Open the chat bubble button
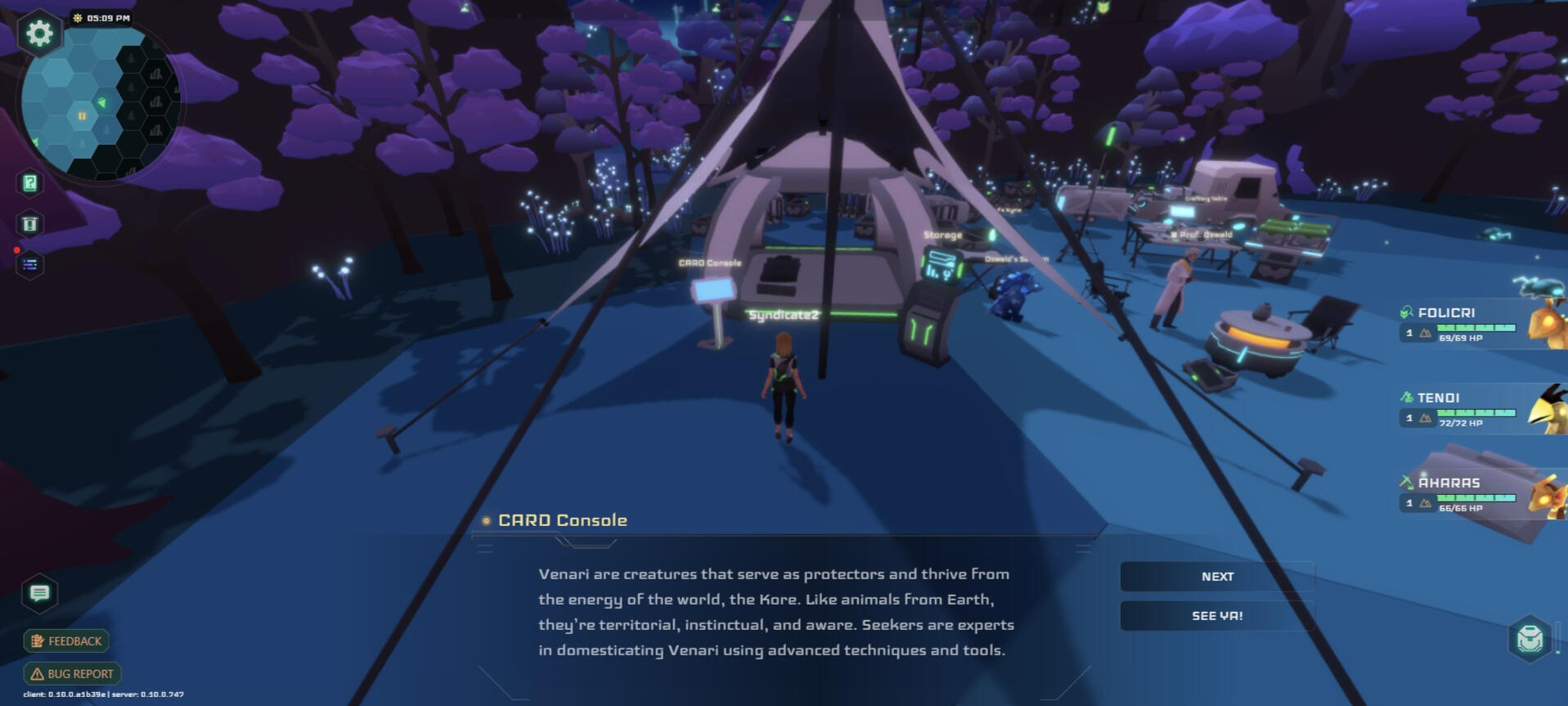The height and width of the screenshot is (706, 1568). click(39, 593)
